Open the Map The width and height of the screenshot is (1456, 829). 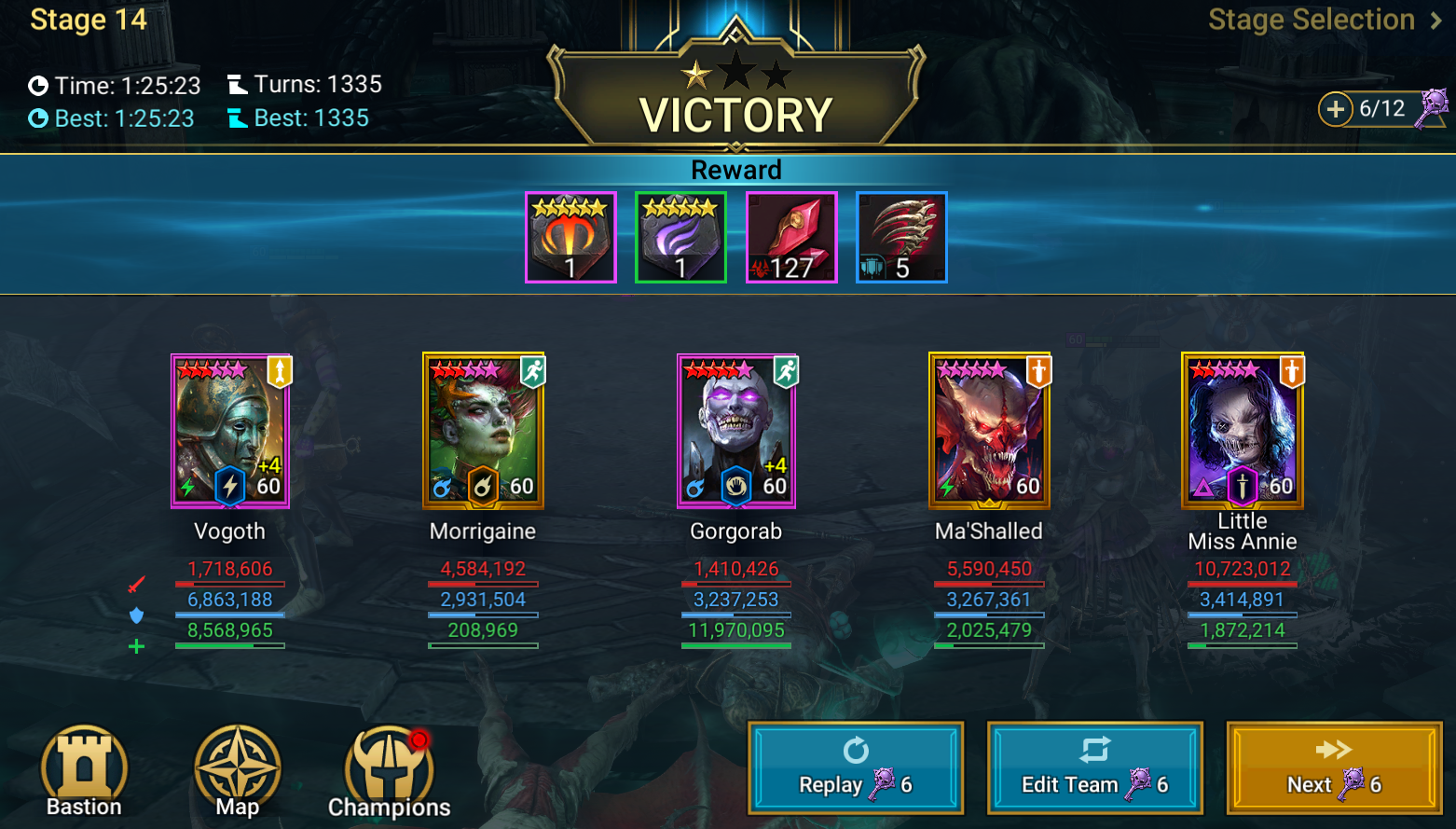[238, 770]
